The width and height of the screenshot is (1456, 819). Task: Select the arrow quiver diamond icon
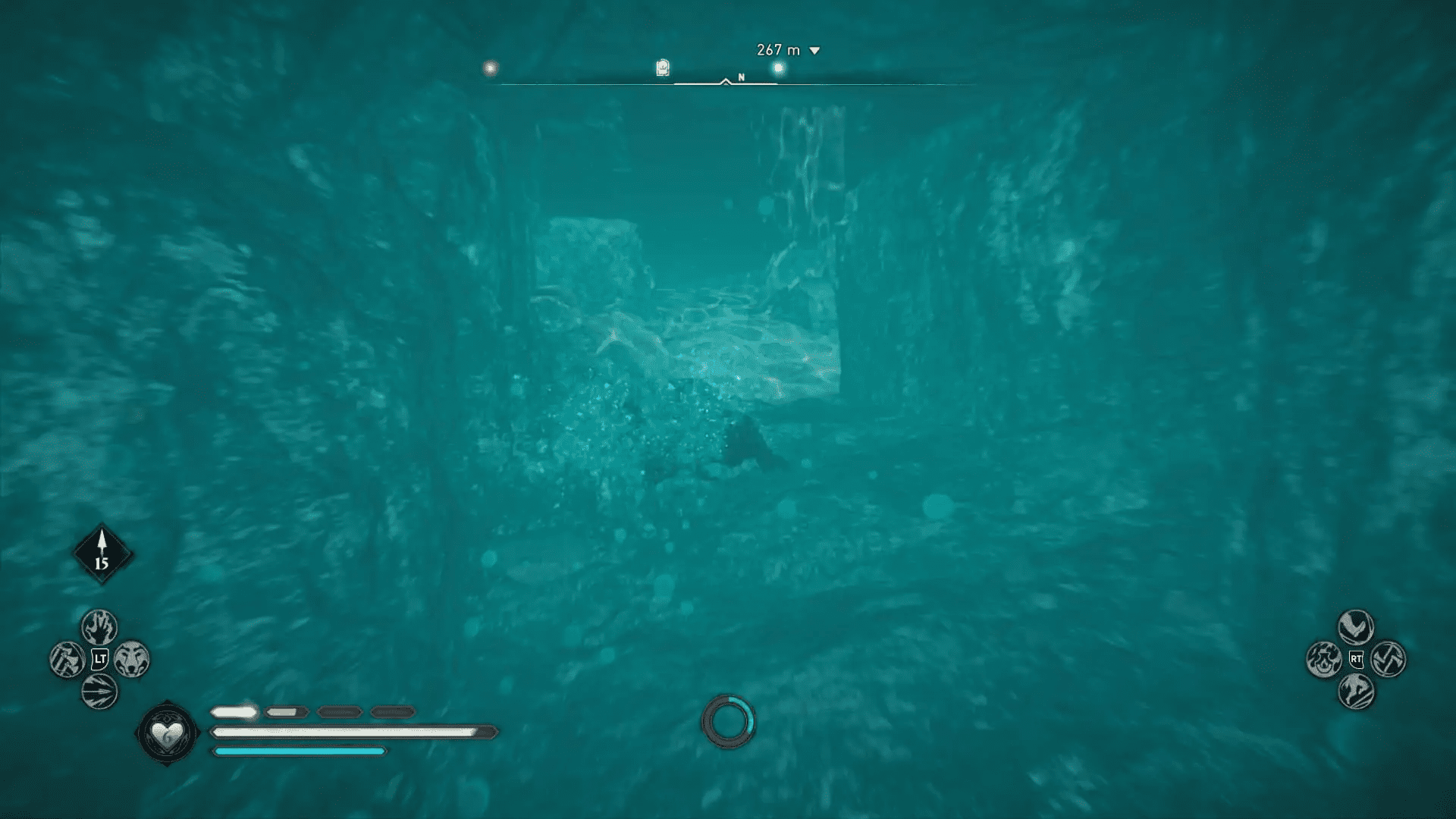(102, 554)
